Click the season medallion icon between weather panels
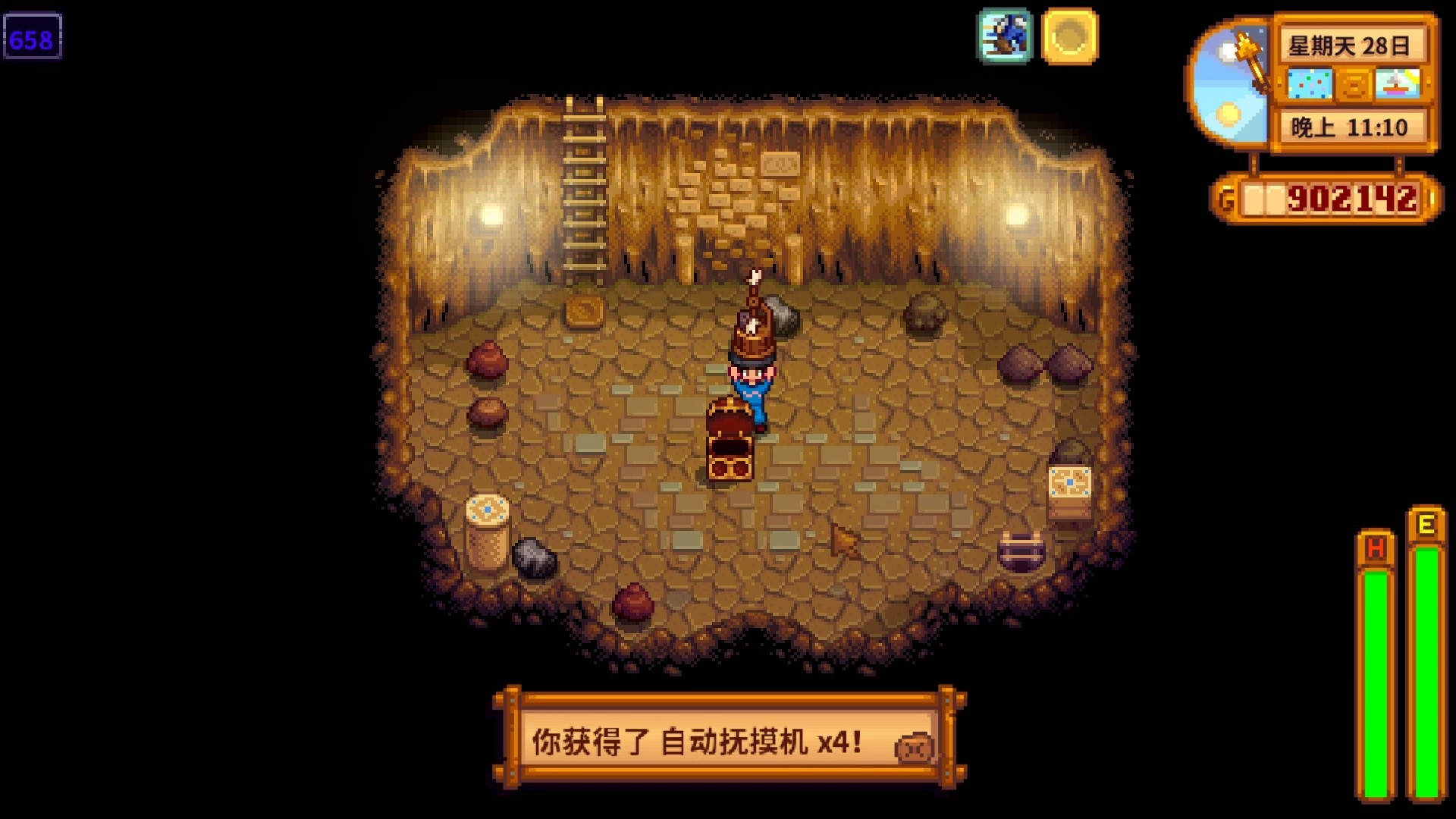Viewport: 1456px width, 819px height. [x=1356, y=86]
